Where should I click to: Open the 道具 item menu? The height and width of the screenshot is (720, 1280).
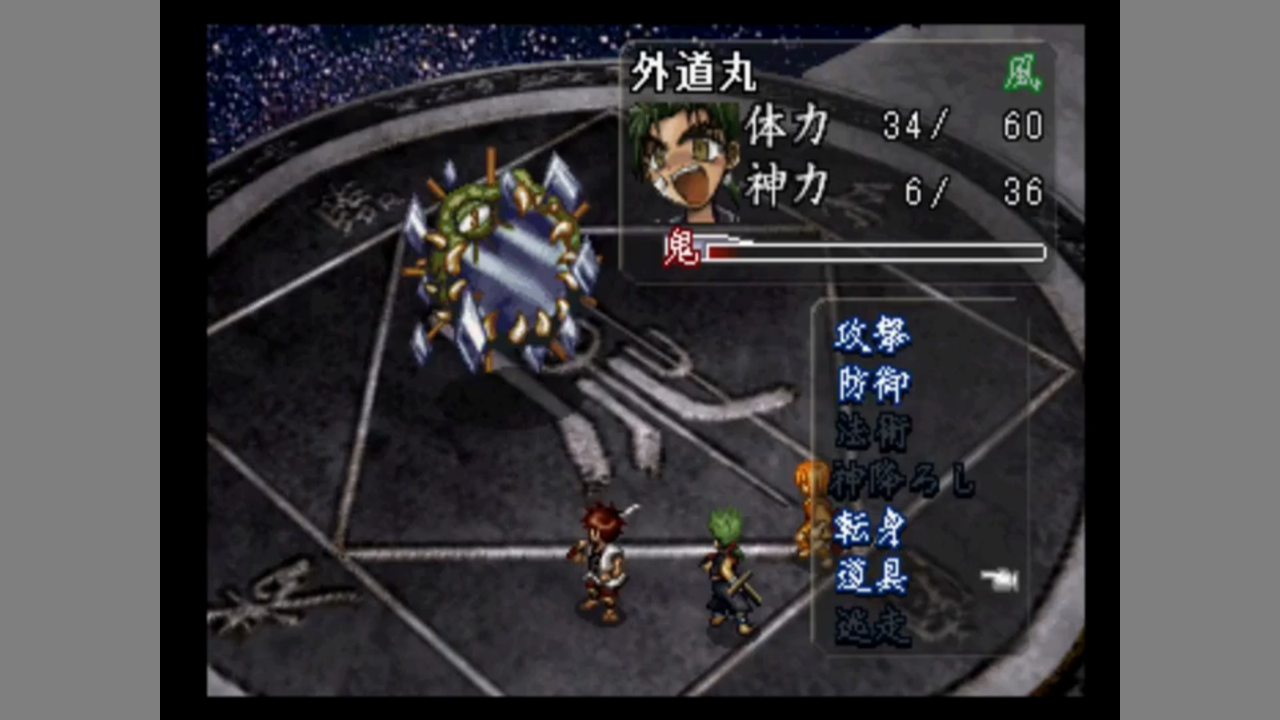[x=872, y=578]
